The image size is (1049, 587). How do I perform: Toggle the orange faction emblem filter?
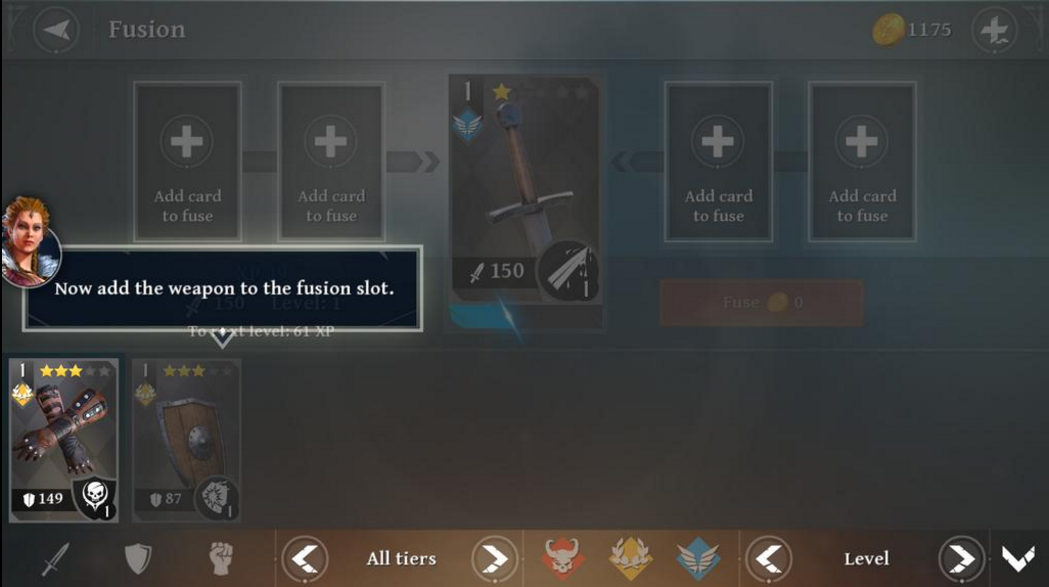(630, 558)
